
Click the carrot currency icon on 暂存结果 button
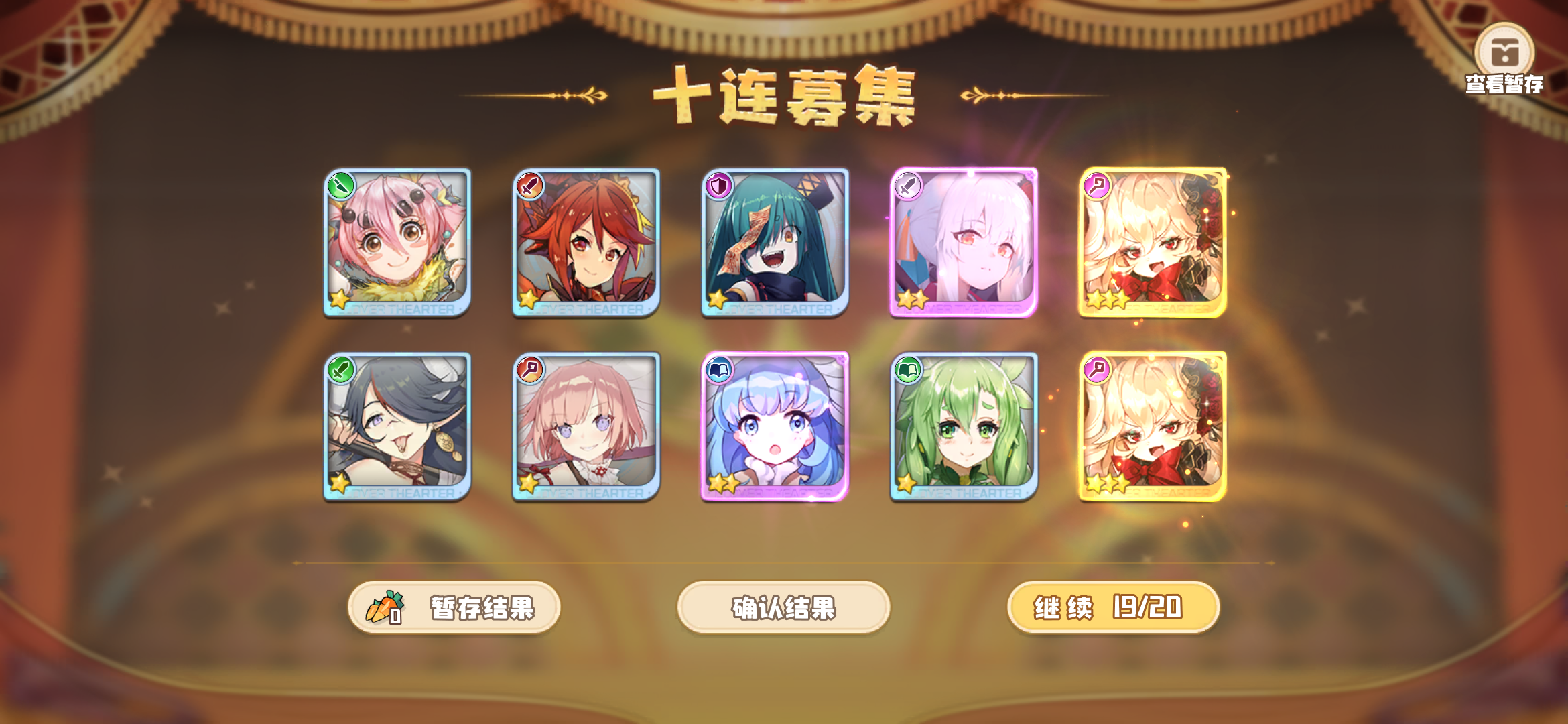coord(382,607)
